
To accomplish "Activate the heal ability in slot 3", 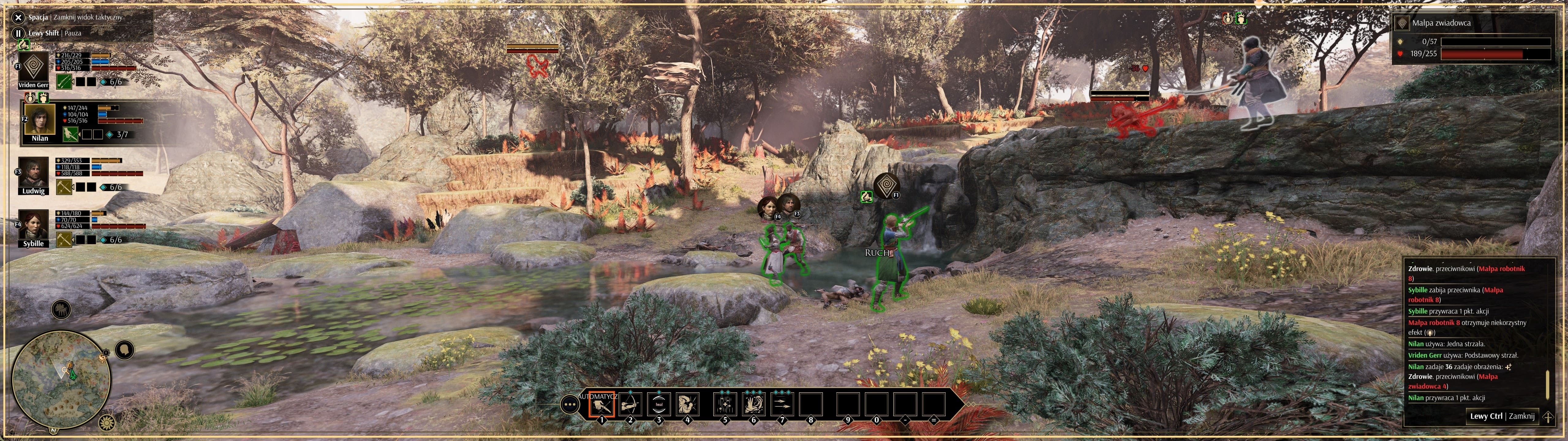I will 659,406.
